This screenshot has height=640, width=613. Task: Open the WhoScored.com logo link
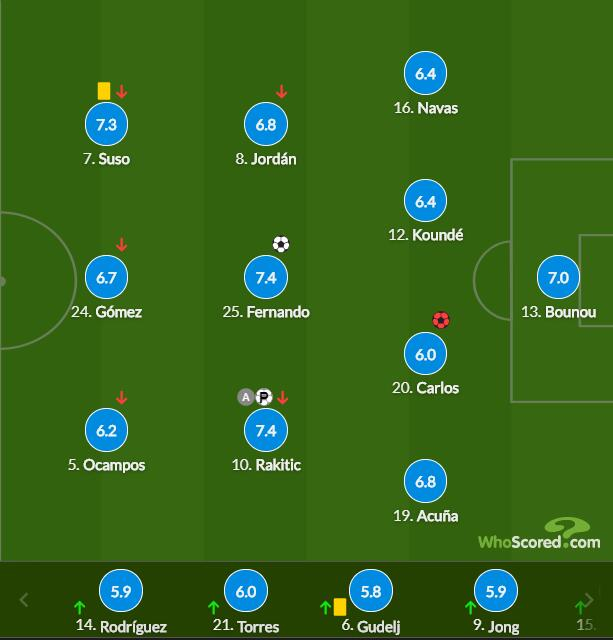(x=539, y=536)
